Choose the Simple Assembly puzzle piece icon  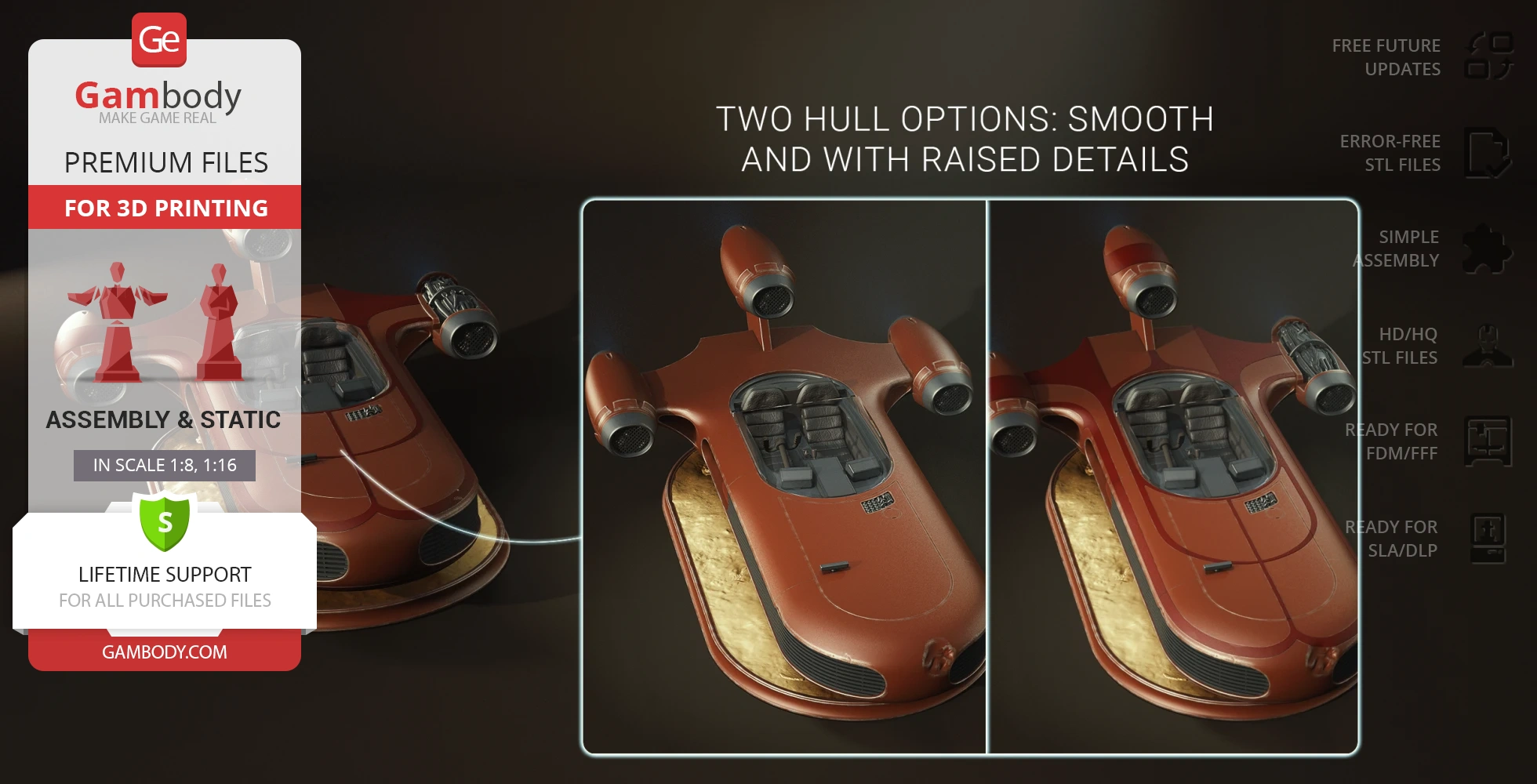[x=1487, y=249]
